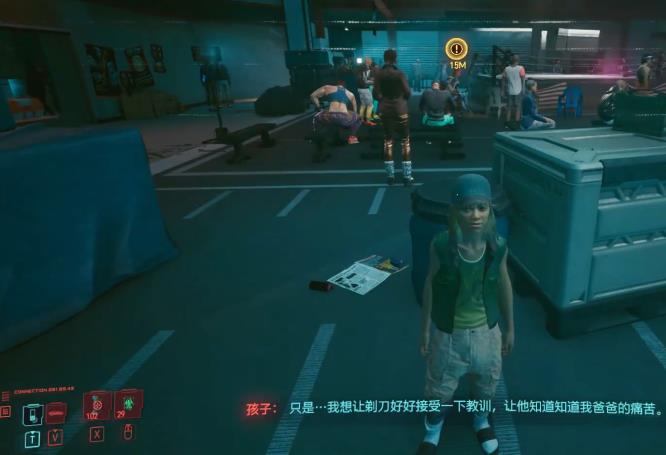Select the phone icon in the HUD
The width and height of the screenshot is (666, 455).
[x=33, y=413]
